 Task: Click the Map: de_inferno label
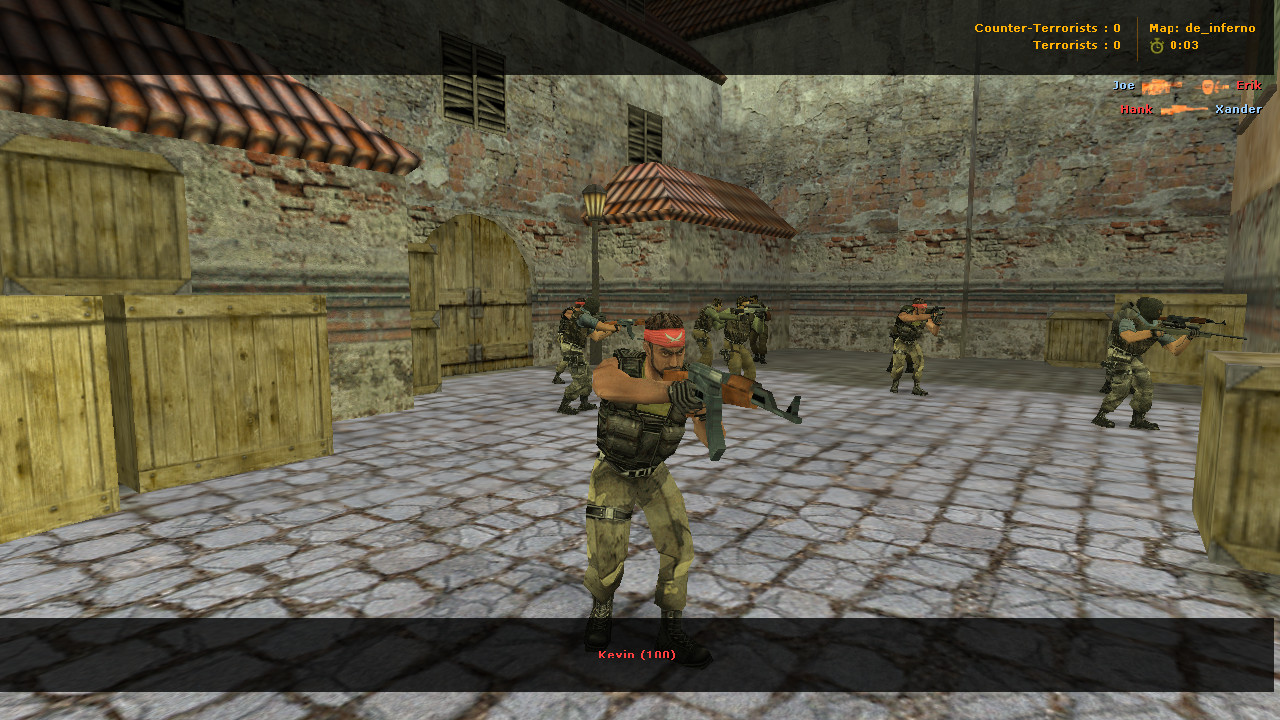click(x=1203, y=28)
